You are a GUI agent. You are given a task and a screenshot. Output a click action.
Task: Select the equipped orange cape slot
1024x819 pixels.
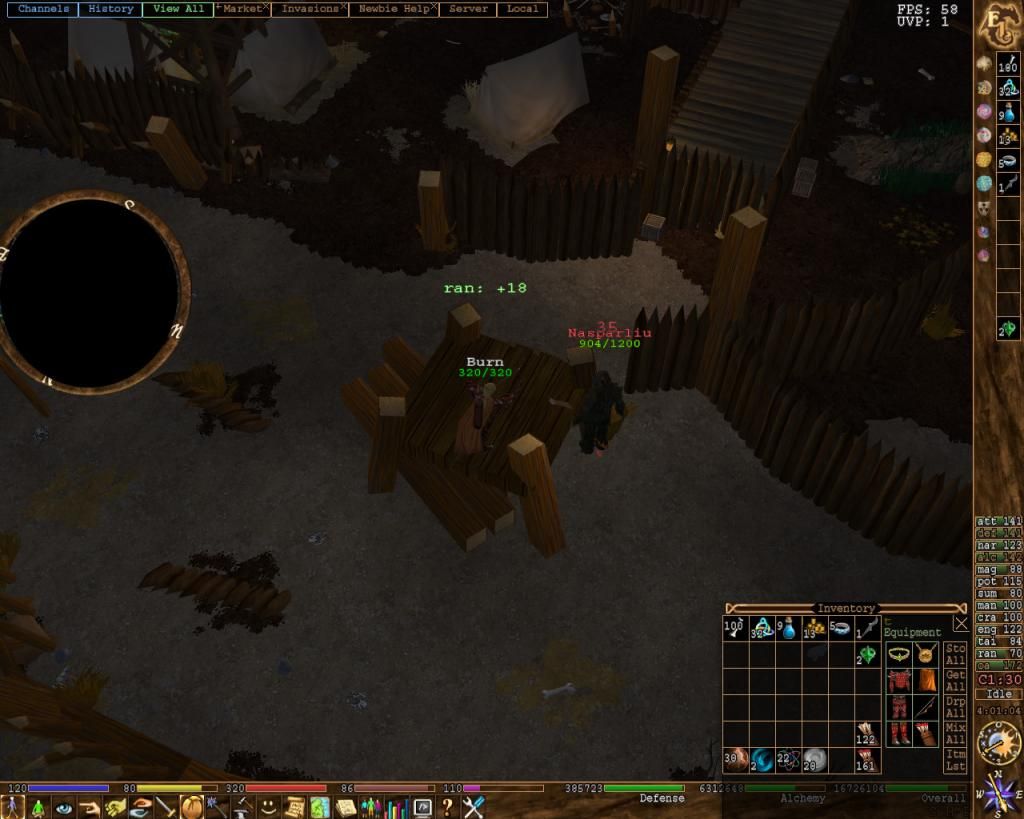(926, 681)
